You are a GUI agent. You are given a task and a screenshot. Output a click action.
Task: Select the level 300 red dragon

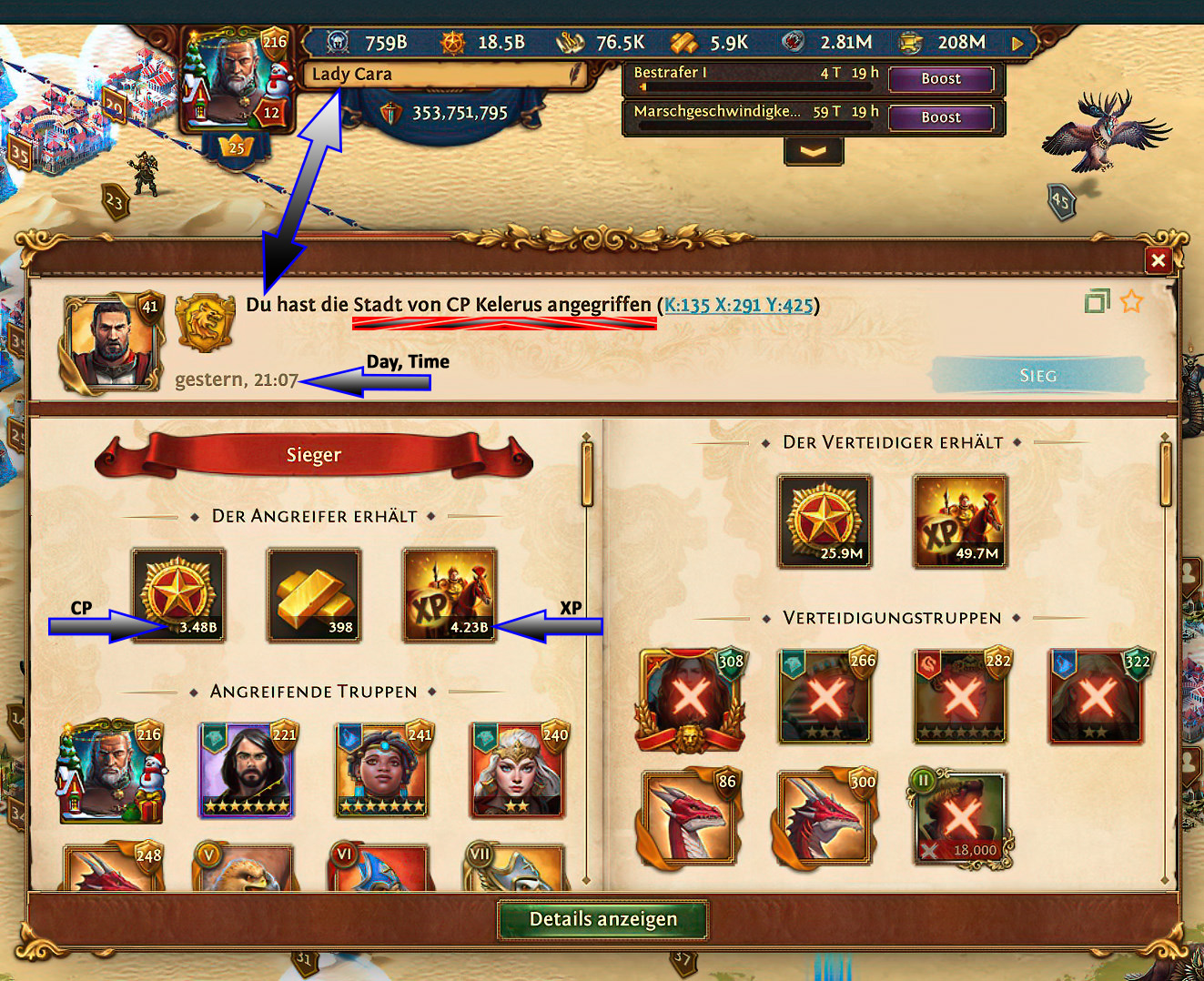[825, 818]
